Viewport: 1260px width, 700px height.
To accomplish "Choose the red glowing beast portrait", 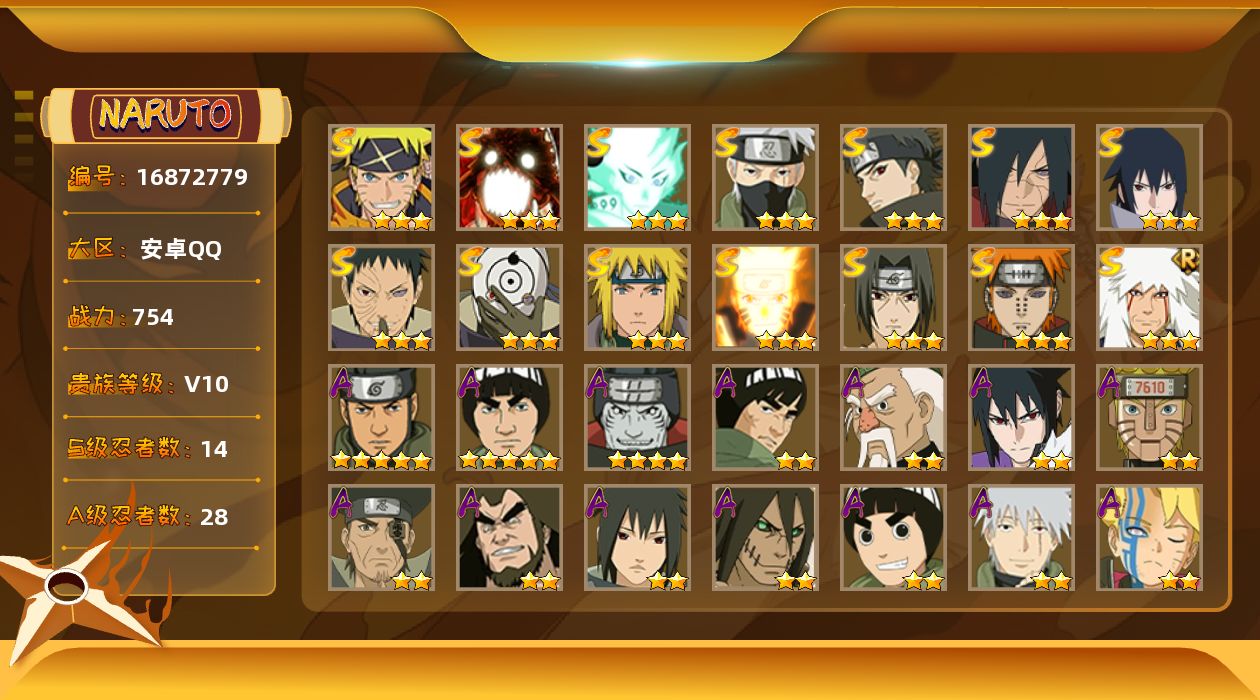I will pyautogui.click(x=509, y=177).
